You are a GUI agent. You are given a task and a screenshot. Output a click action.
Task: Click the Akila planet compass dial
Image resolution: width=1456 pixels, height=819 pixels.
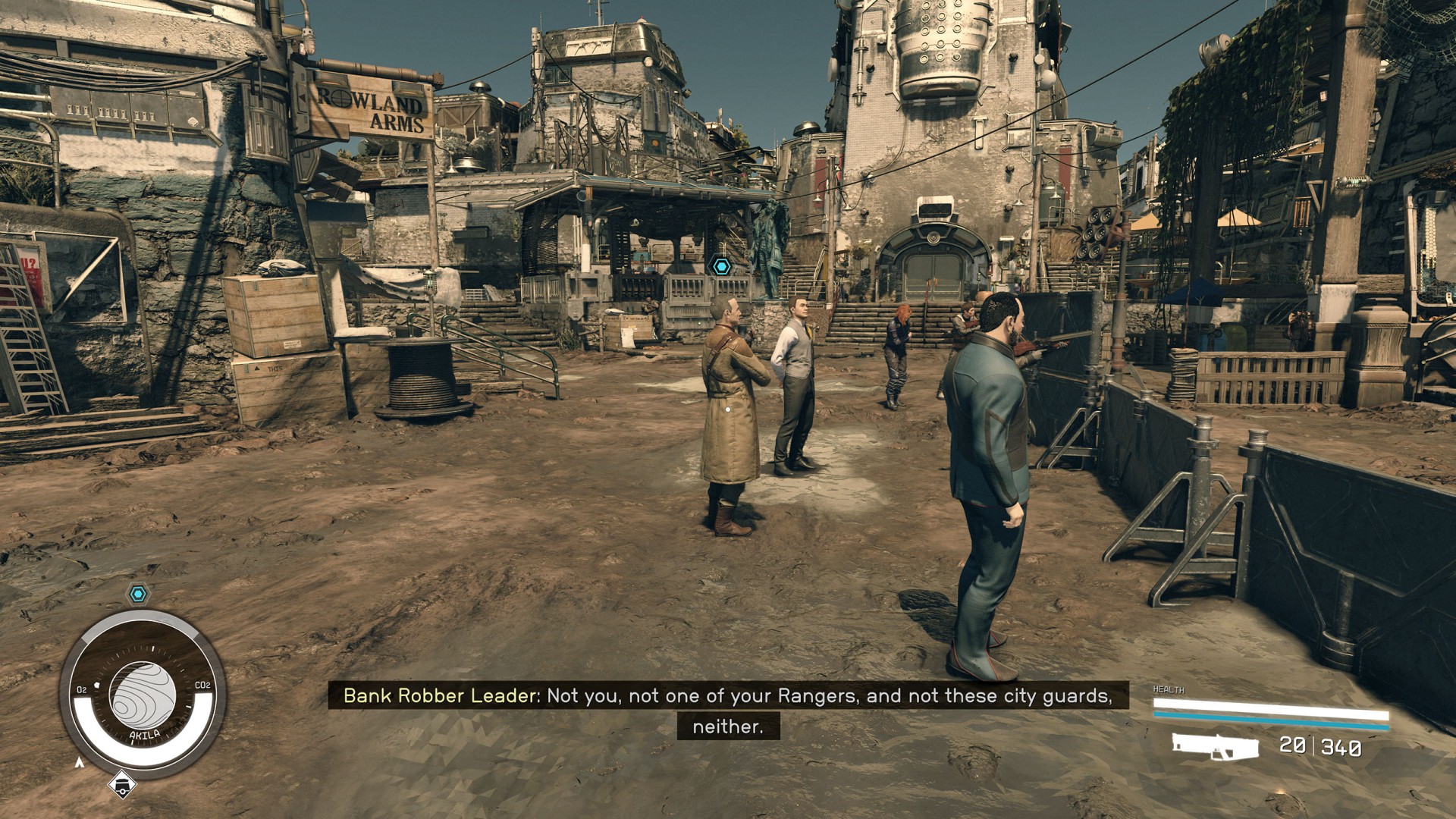coord(143,695)
